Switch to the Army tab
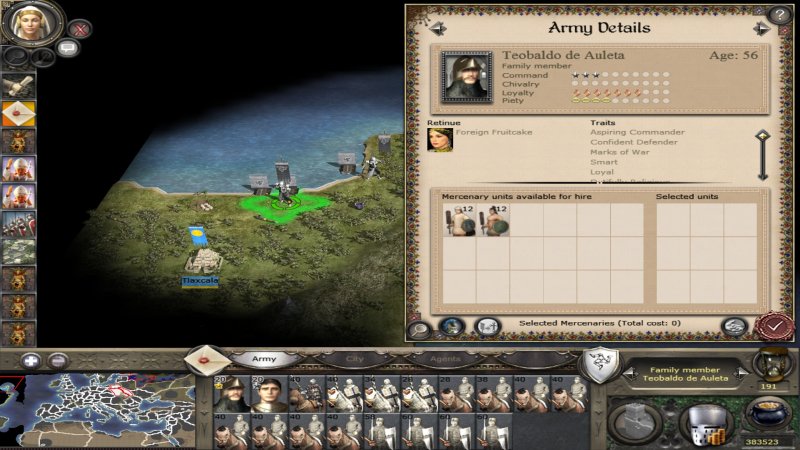Viewport: 800px width, 450px height. pyautogui.click(x=264, y=358)
